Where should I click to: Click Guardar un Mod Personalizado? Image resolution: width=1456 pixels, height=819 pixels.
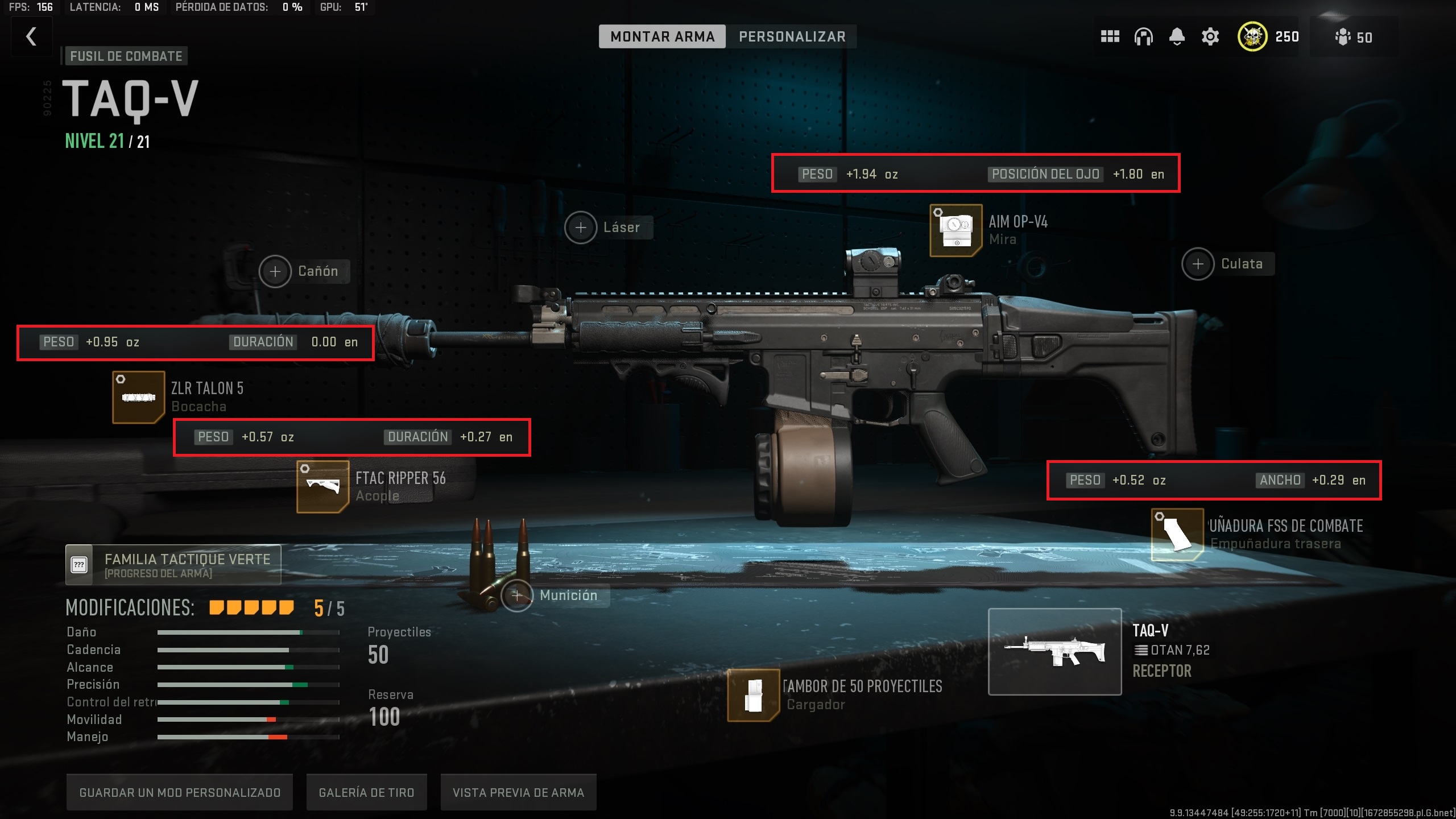180,792
